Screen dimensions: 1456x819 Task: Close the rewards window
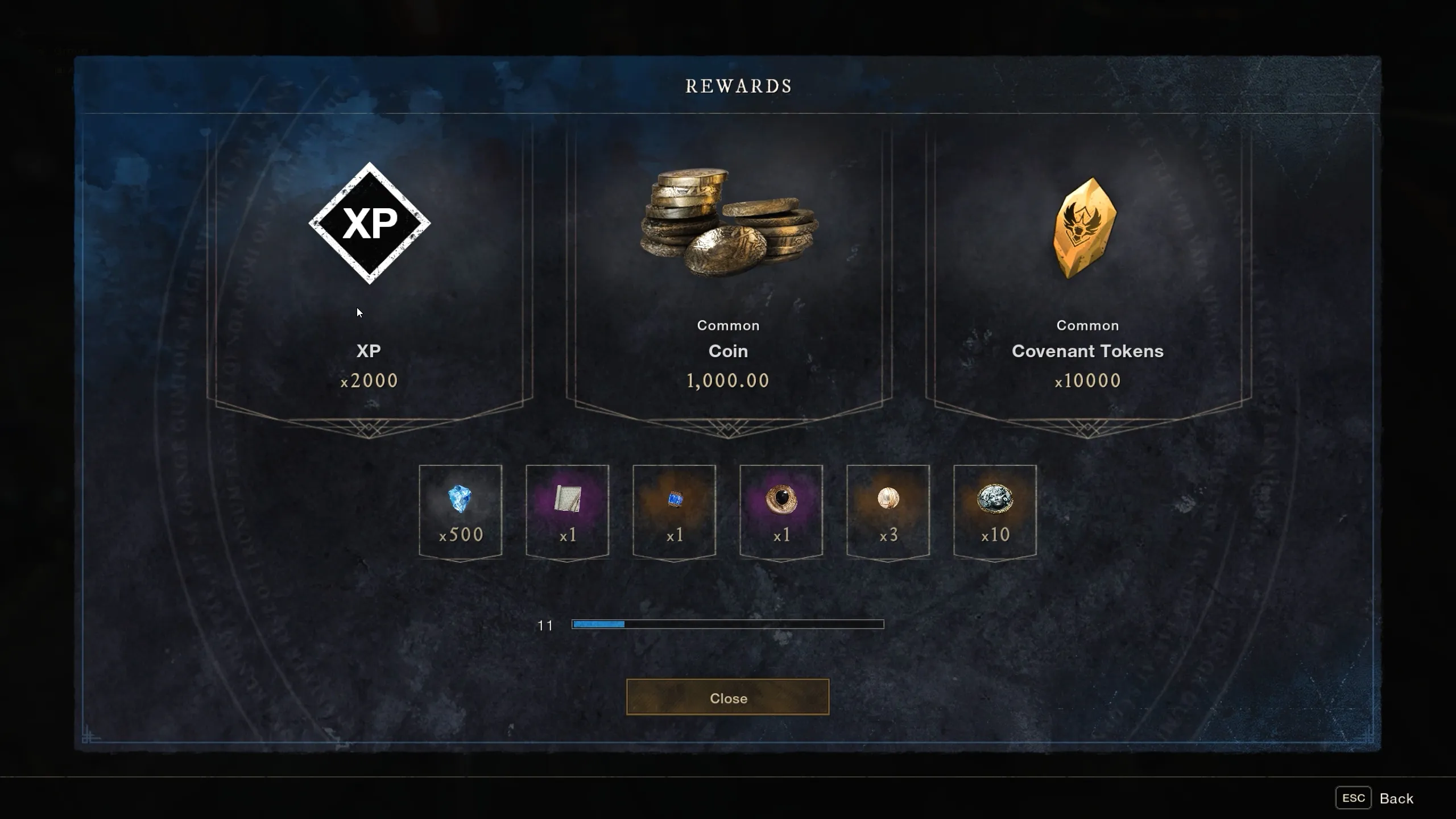coord(727,697)
